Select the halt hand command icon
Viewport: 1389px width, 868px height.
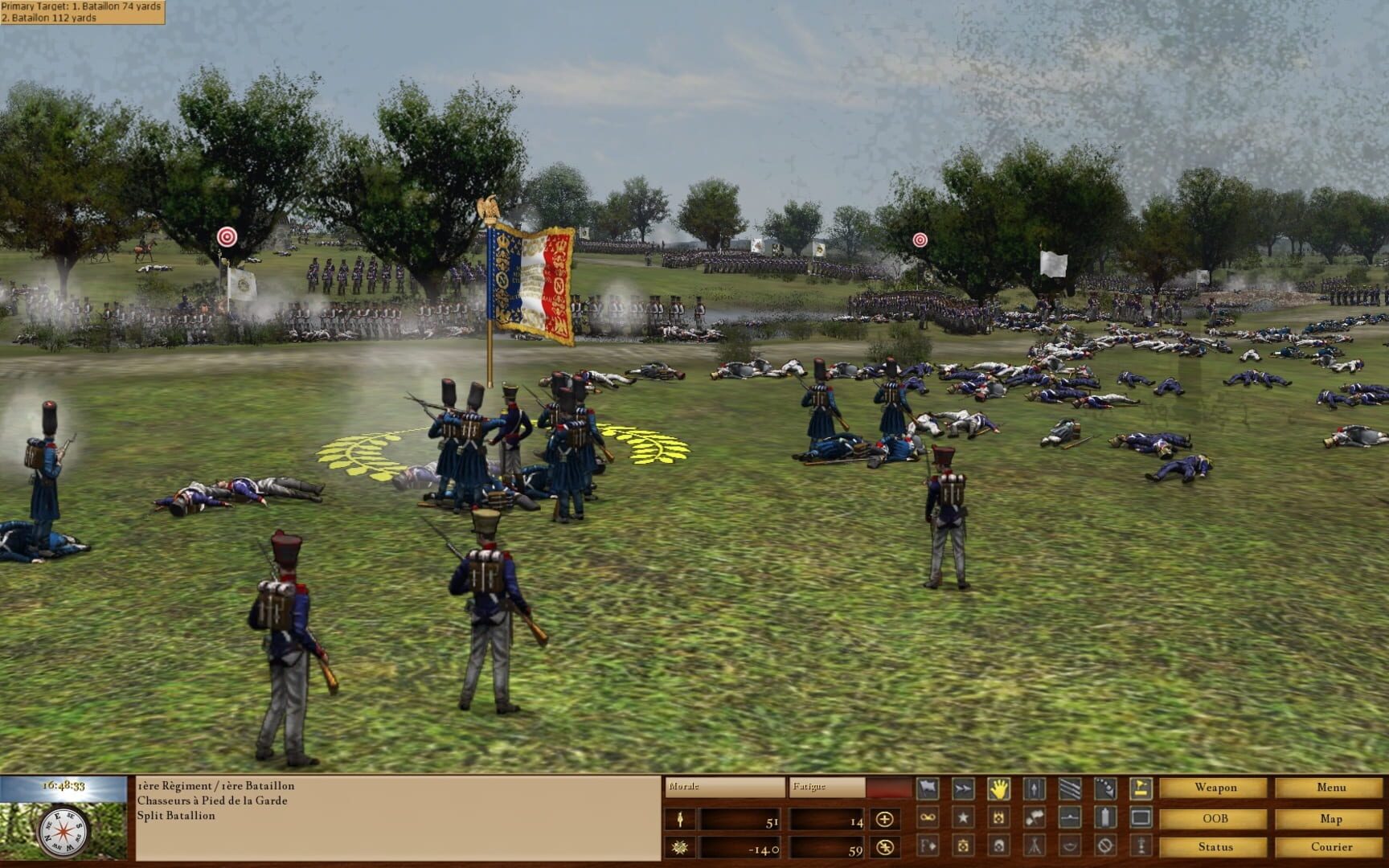coord(999,788)
